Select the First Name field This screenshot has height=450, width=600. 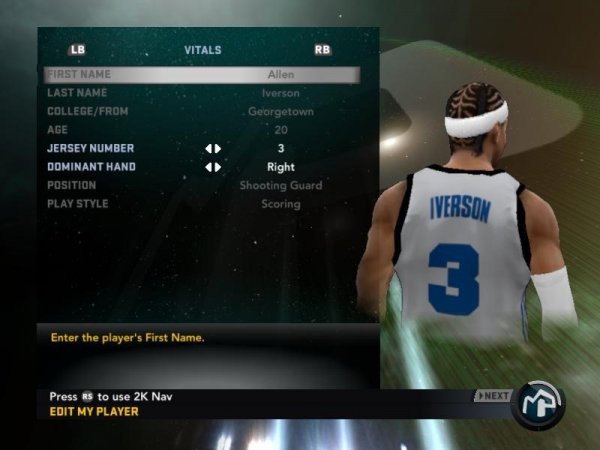point(200,74)
